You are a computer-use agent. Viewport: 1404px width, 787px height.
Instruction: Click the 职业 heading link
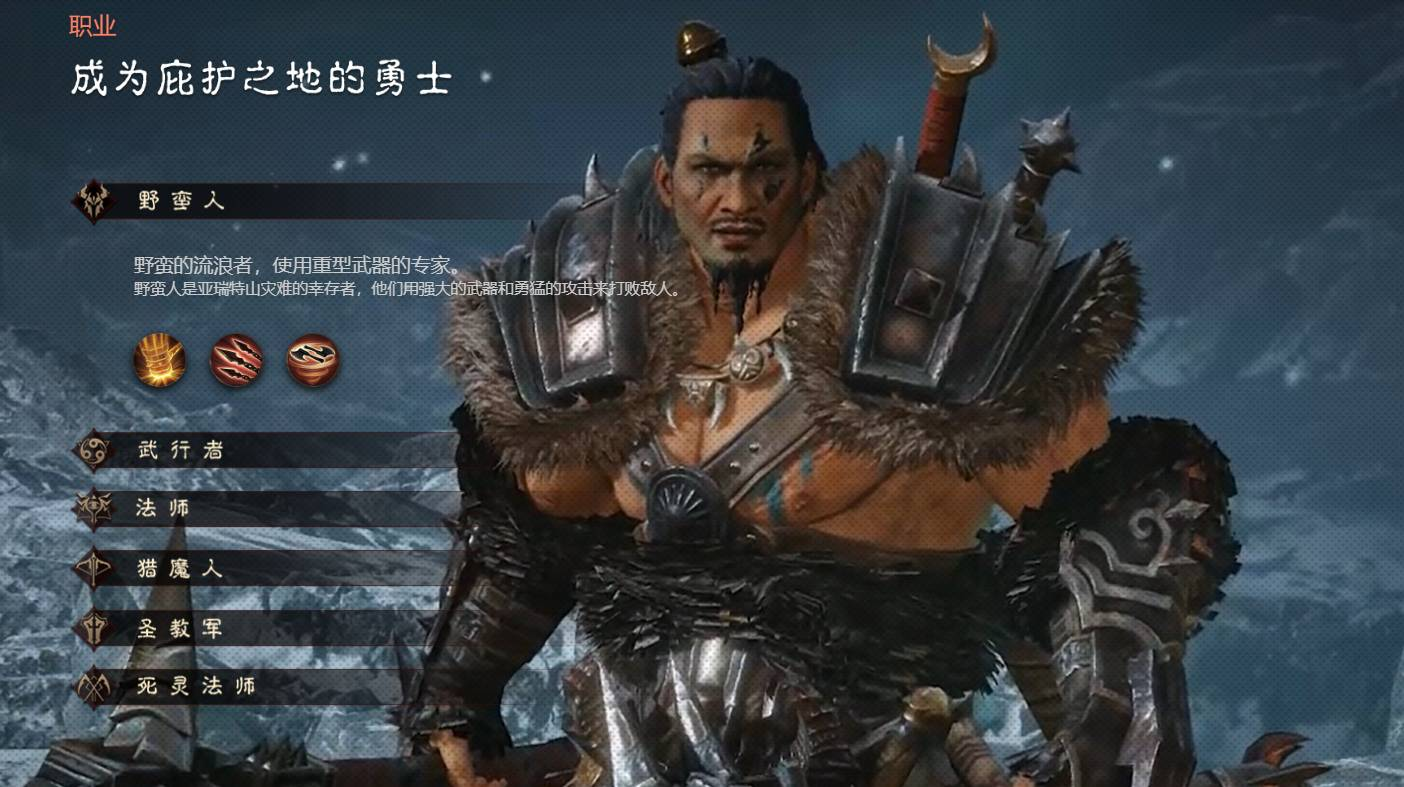point(94,26)
